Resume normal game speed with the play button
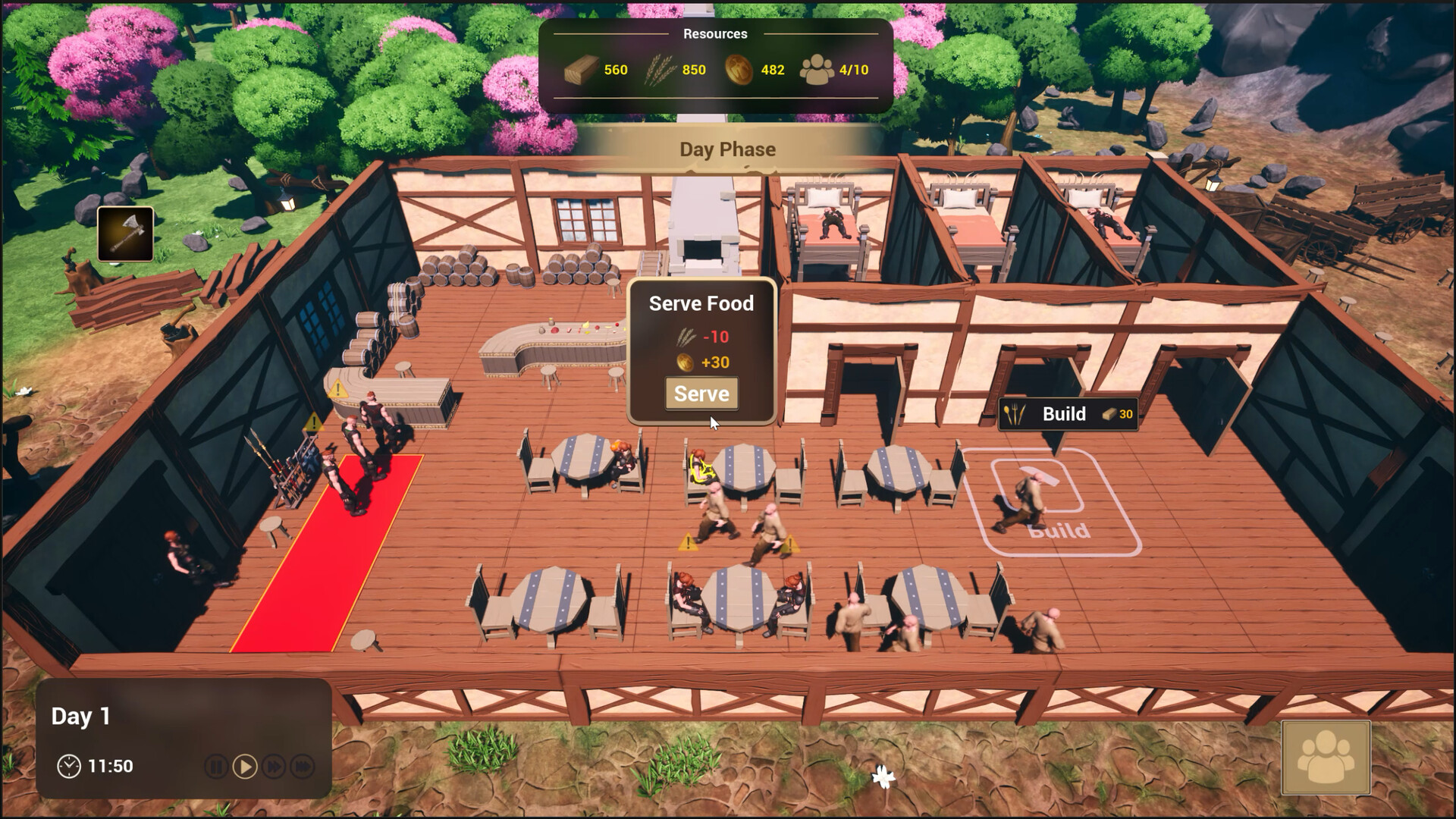Viewport: 1456px width, 819px height. [x=244, y=766]
